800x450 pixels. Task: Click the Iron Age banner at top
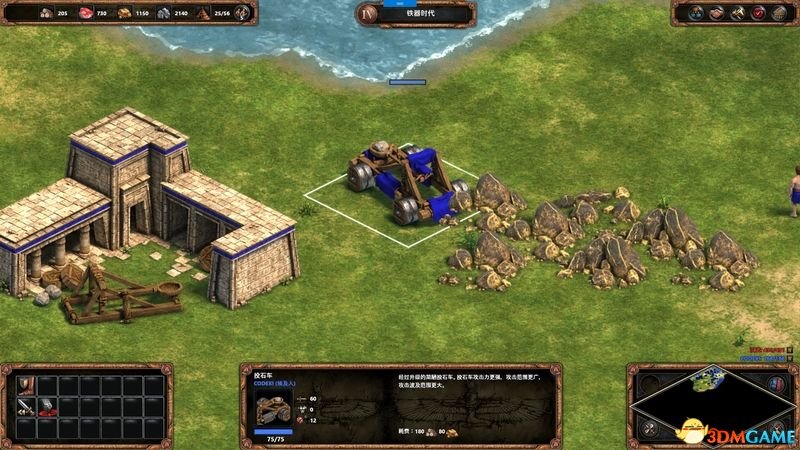point(415,14)
